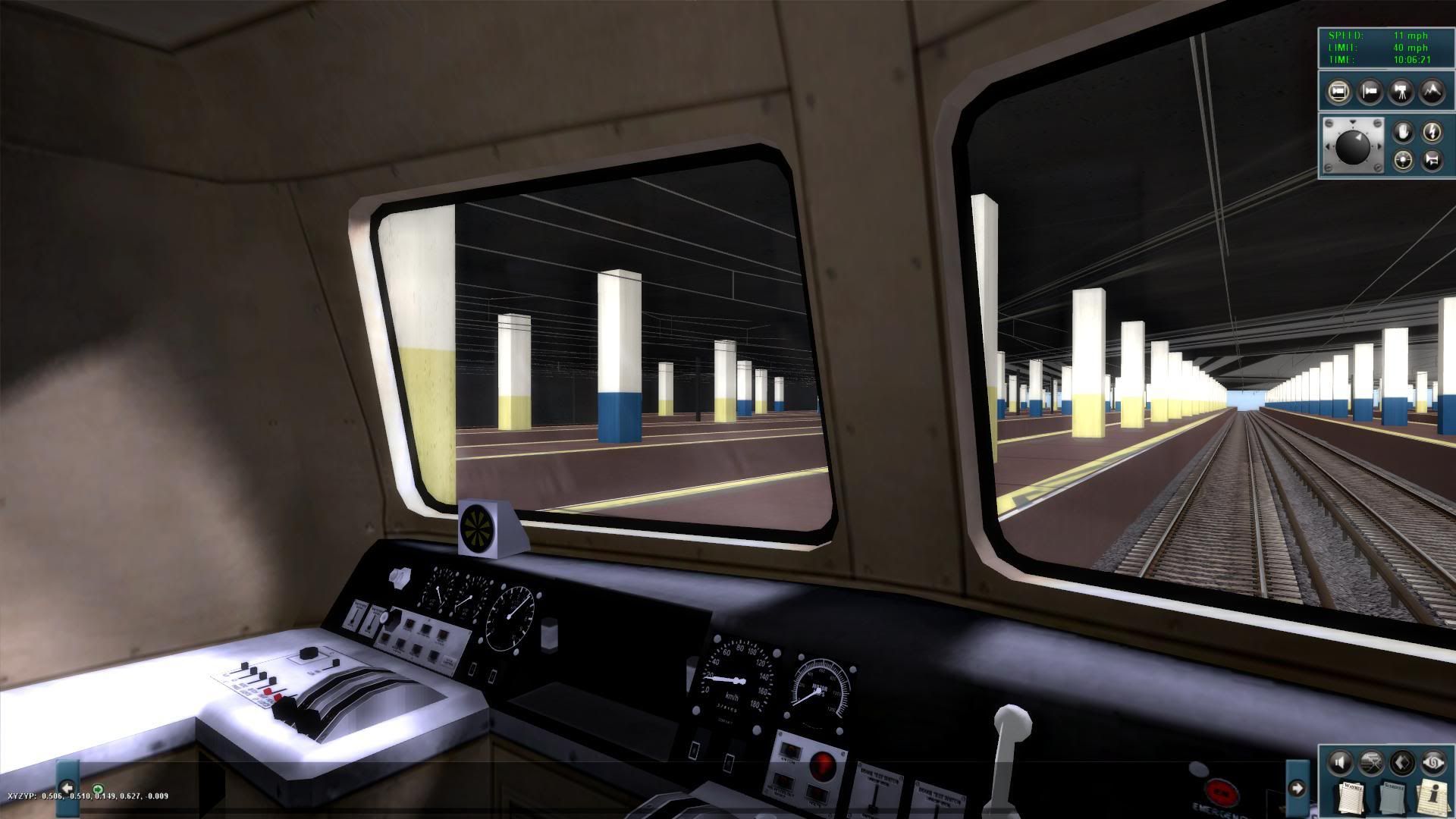Click the small green arrow icon
Image resolution: width=1456 pixels, height=819 pixels.
coord(98,789)
